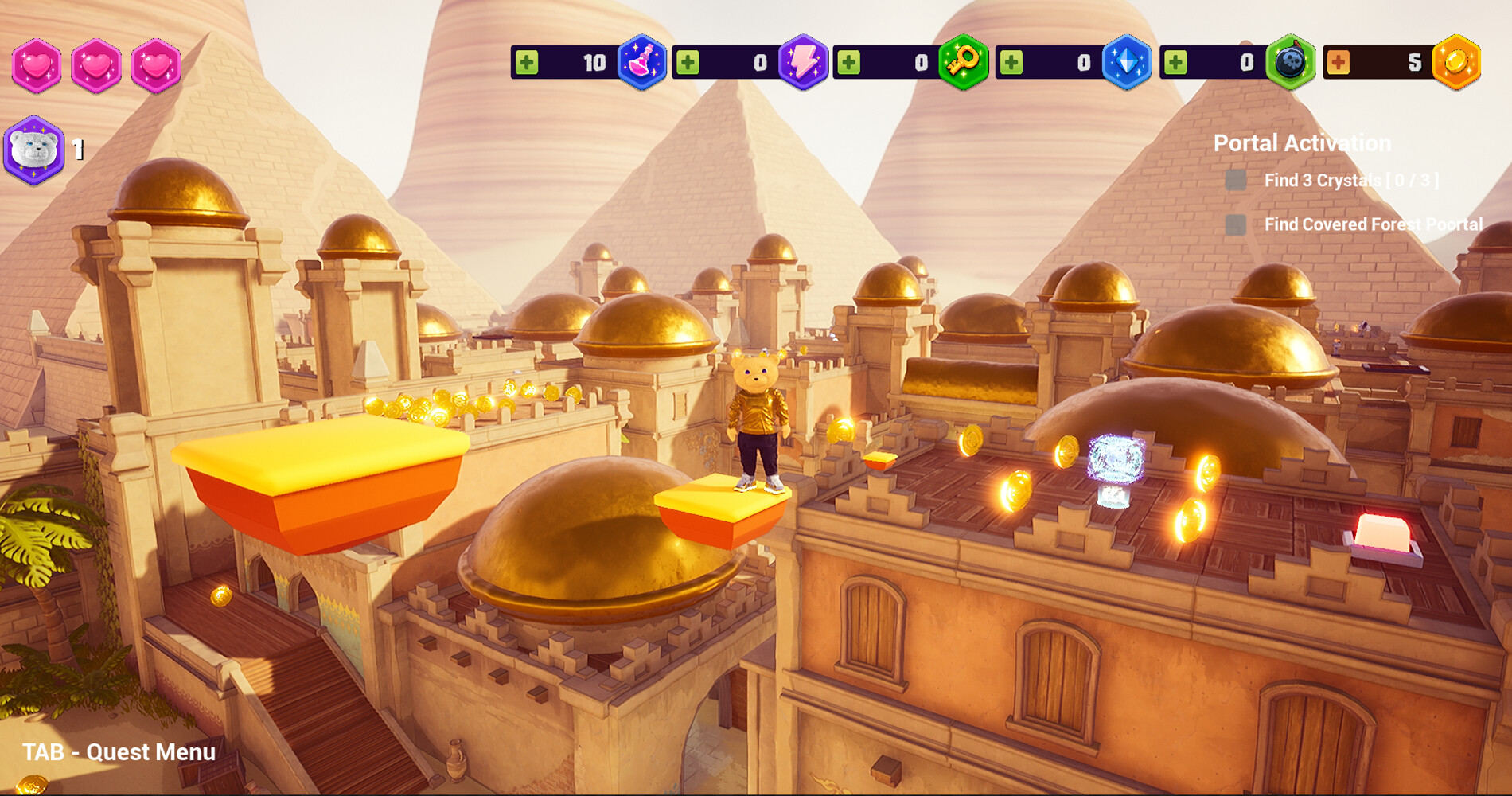Select the white teddy bear avatar icon
Image resolution: width=1512 pixels, height=796 pixels.
(33, 148)
